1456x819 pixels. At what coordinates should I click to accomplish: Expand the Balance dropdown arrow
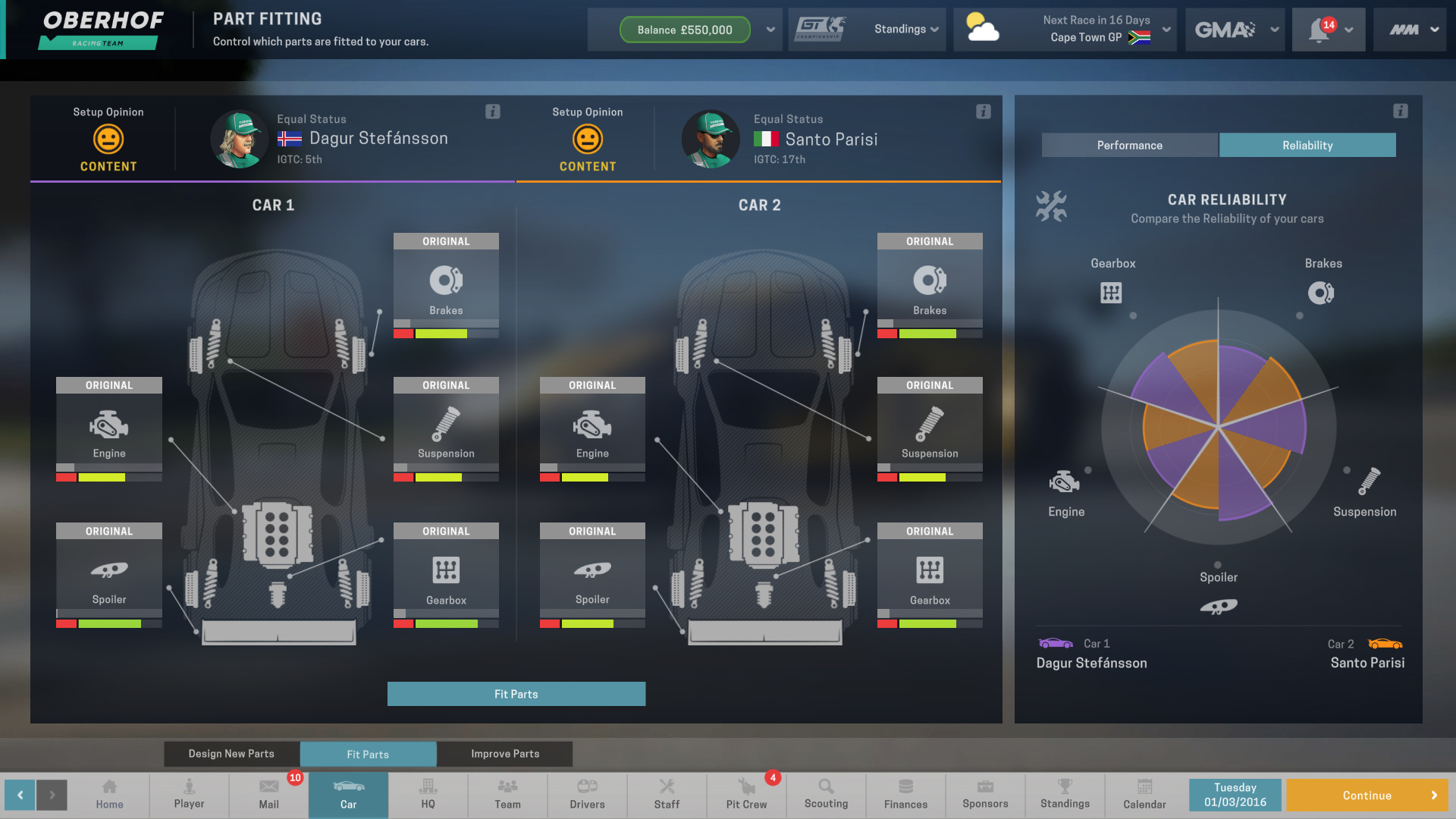click(770, 30)
